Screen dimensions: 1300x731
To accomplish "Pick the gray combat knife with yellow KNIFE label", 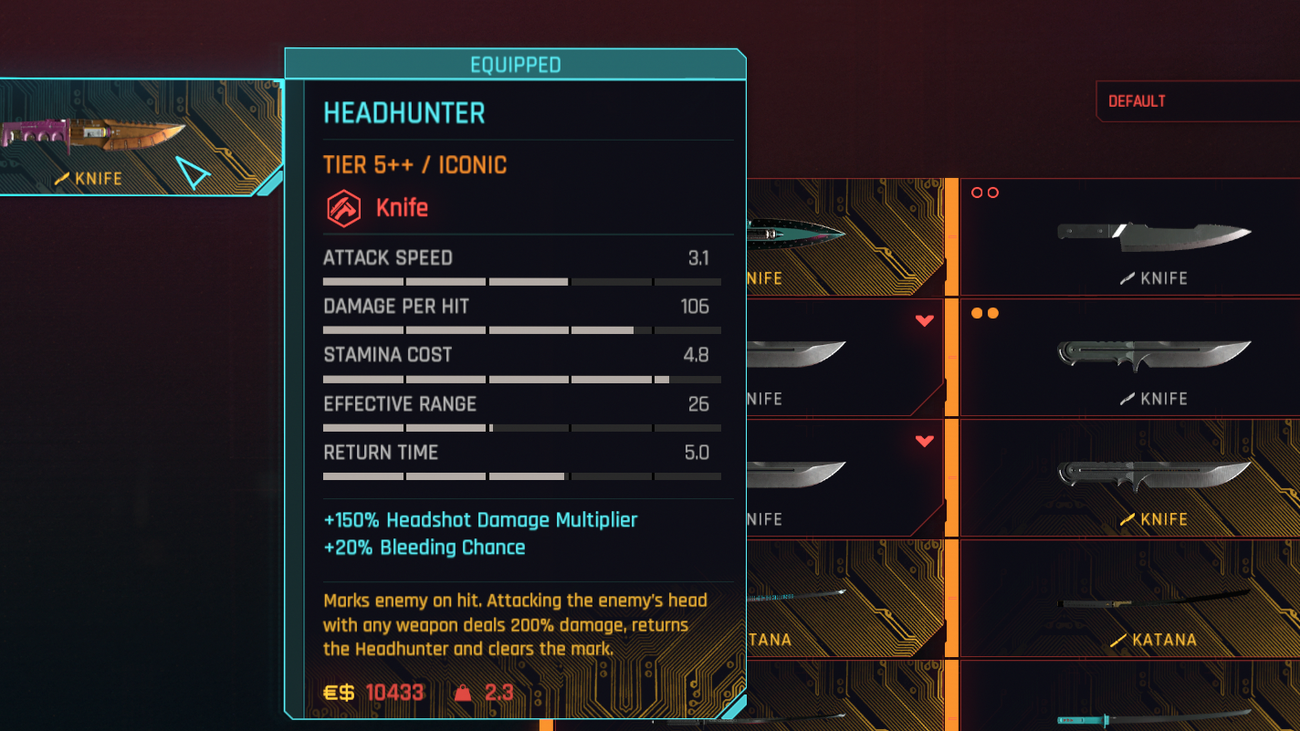I will click(1130, 478).
